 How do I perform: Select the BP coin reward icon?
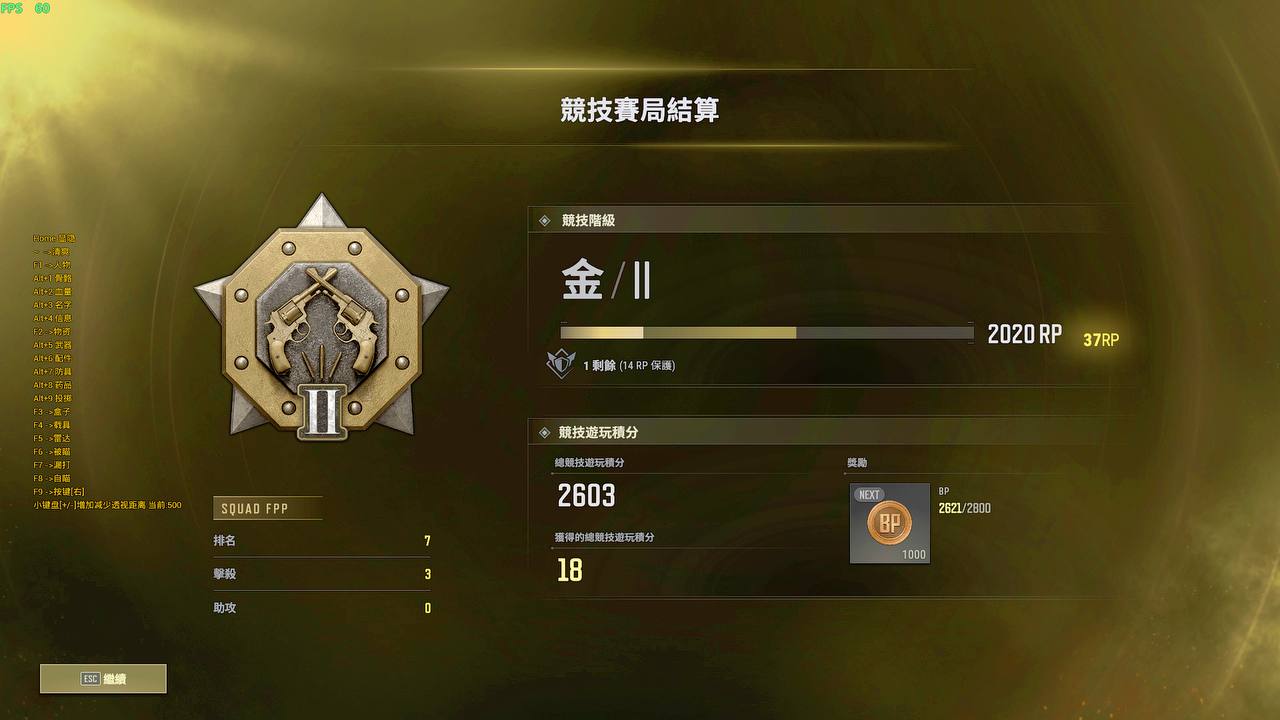888,522
